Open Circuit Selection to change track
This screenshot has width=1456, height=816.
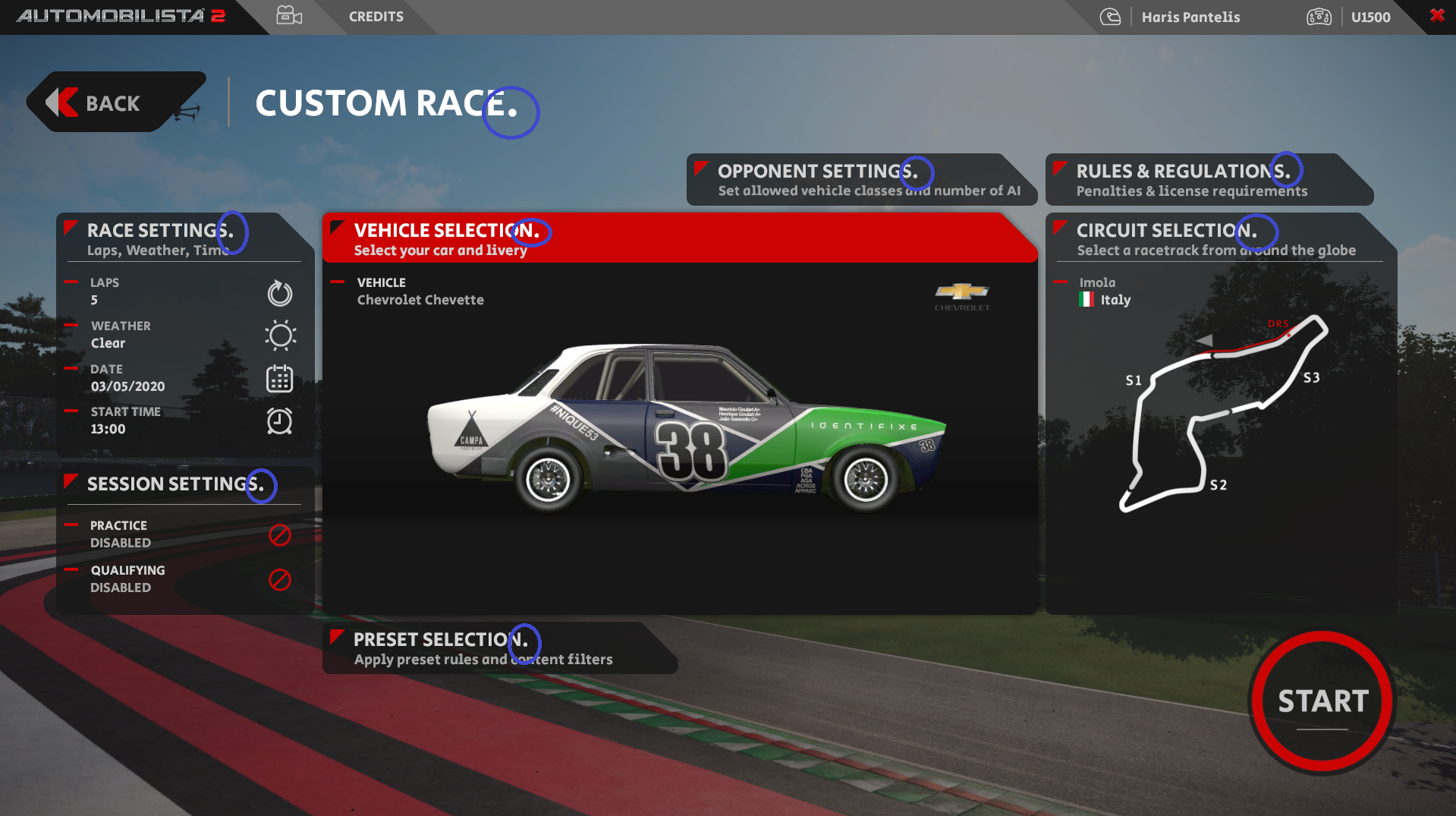coord(1219,238)
